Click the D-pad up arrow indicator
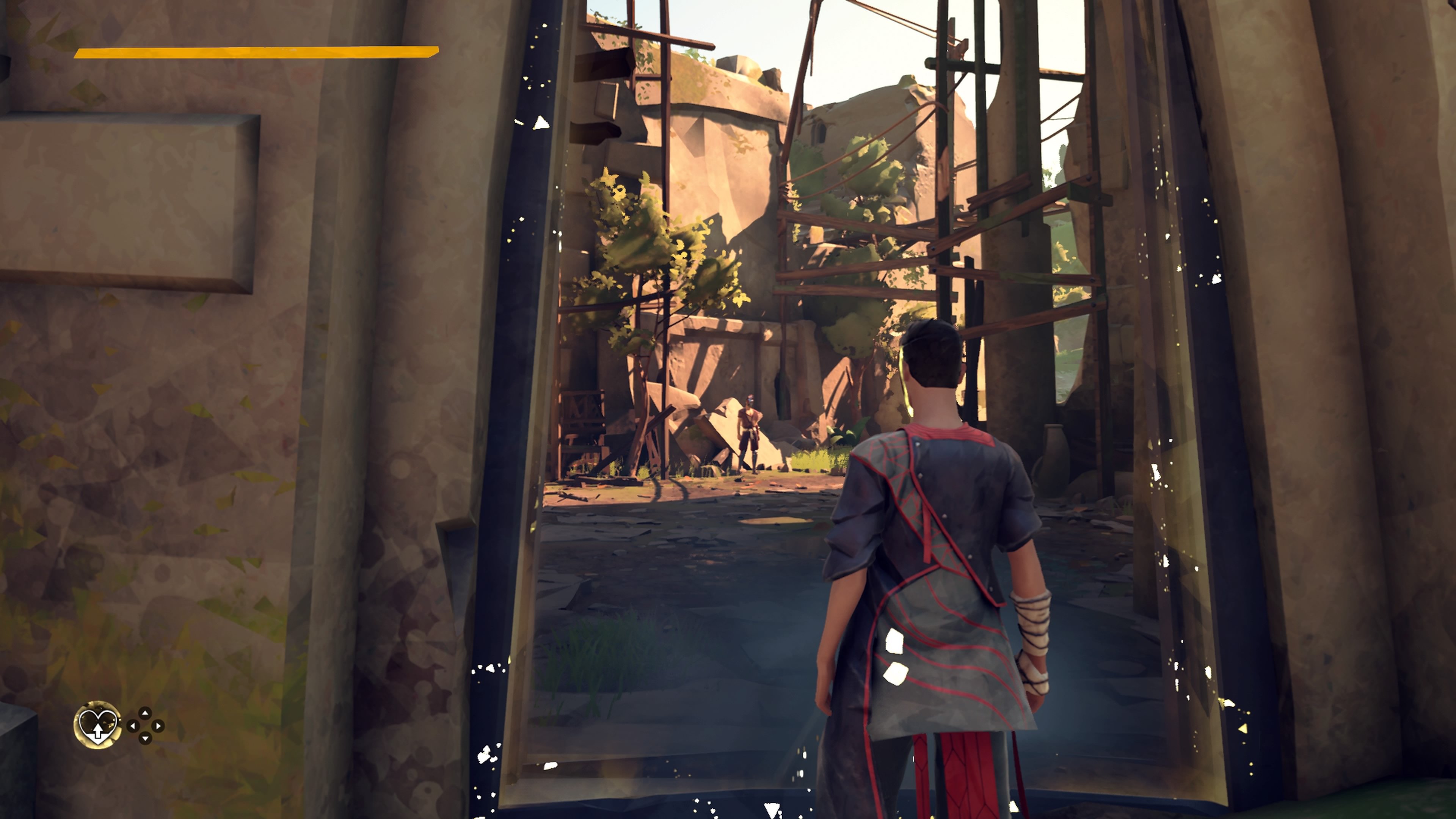The width and height of the screenshot is (1456, 819). click(145, 713)
